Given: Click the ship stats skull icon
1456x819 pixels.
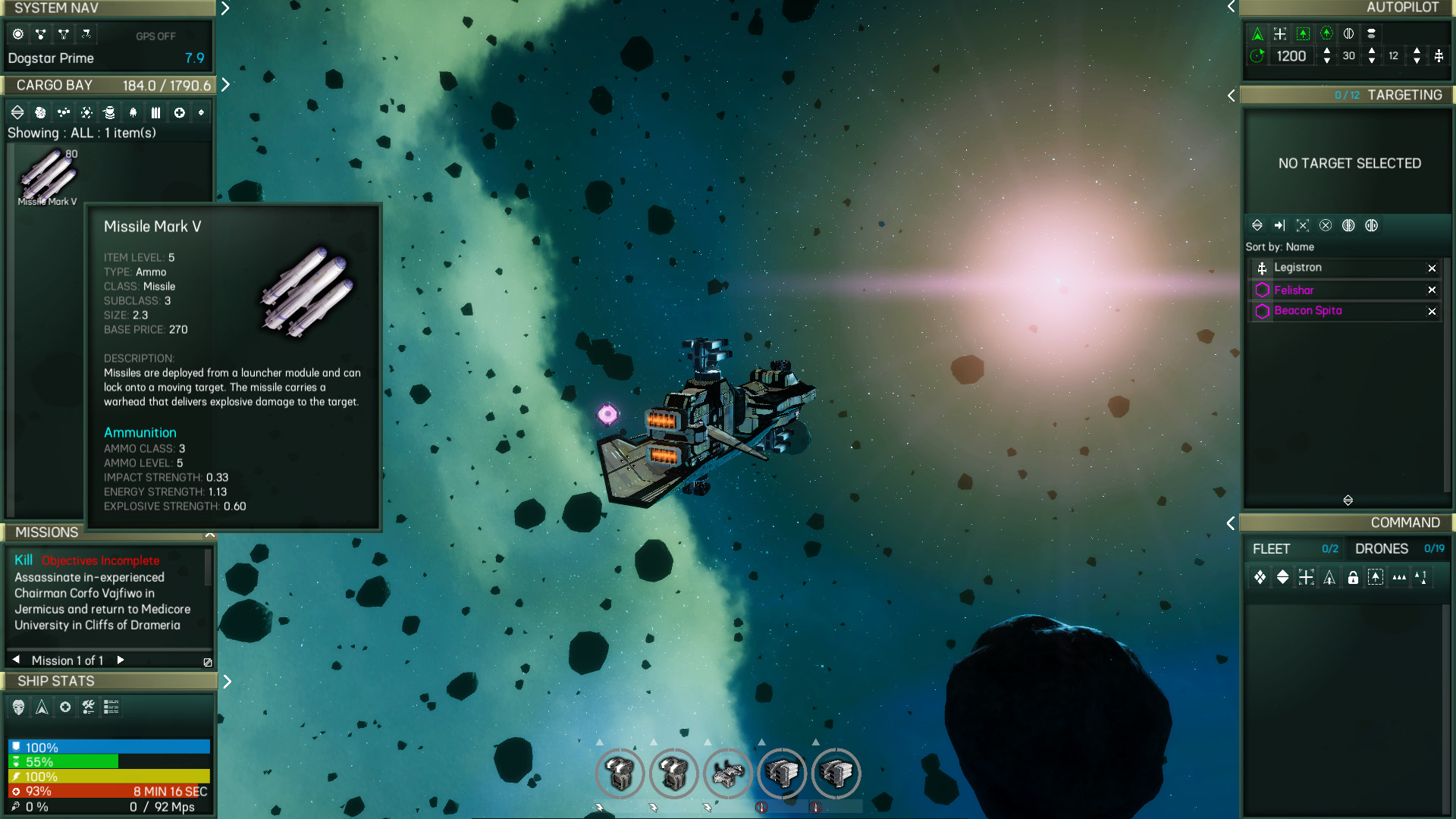Looking at the screenshot, I should point(17,707).
